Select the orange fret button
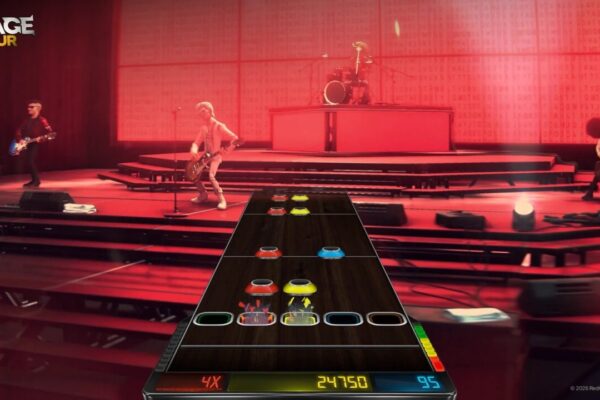600x400 pixels. coord(386,319)
